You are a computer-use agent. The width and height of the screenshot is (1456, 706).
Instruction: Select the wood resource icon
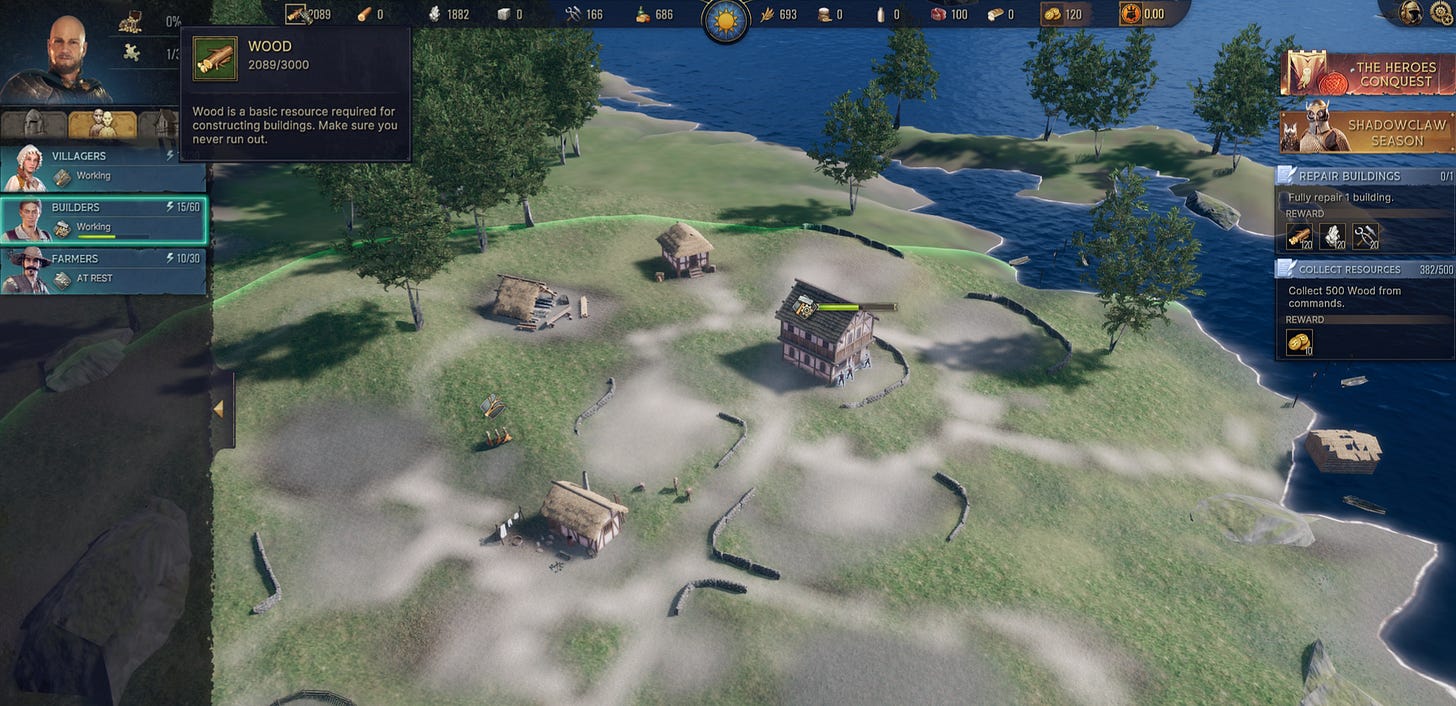tap(297, 14)
